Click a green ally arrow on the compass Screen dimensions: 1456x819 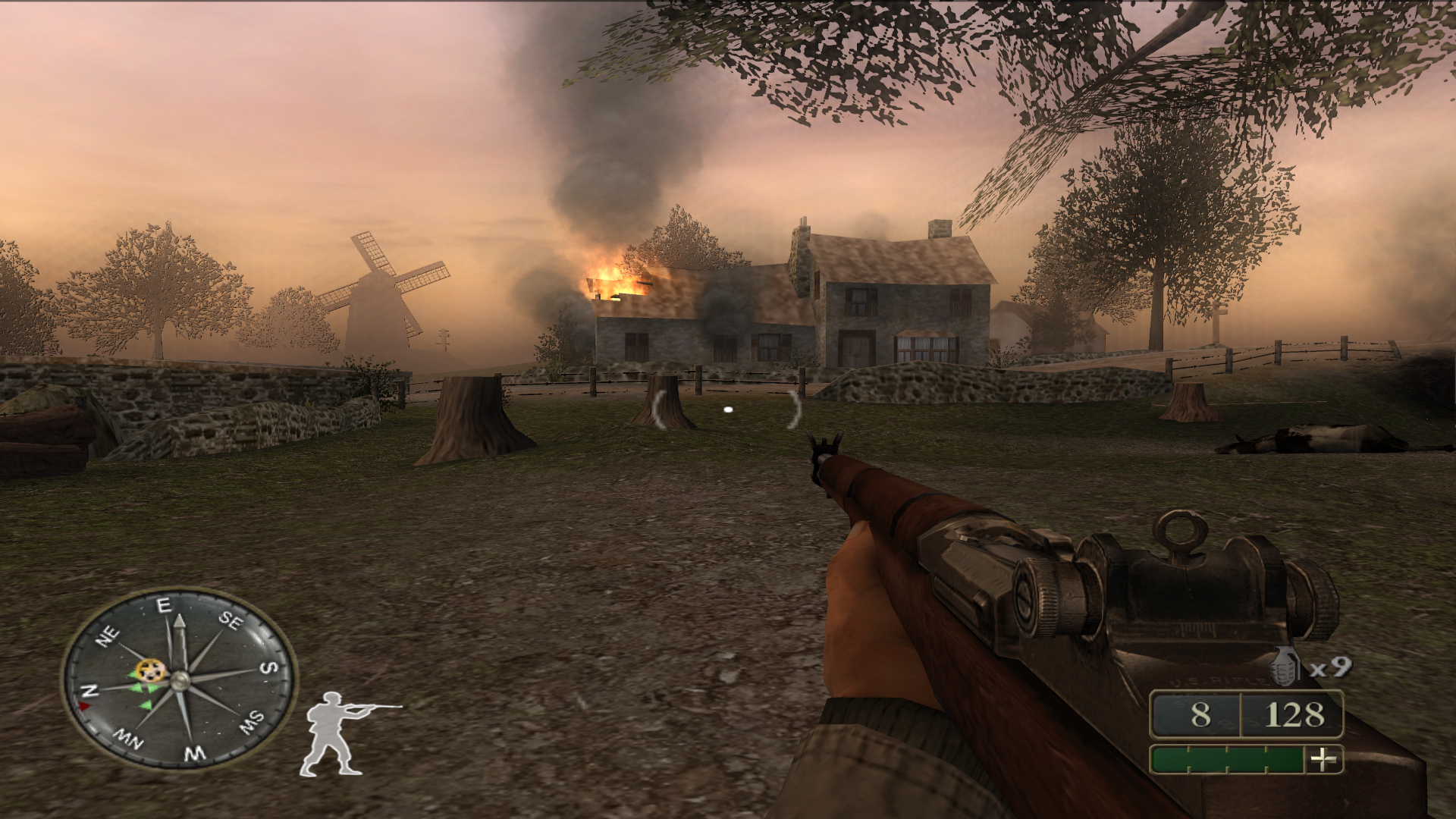pos(139,688)
